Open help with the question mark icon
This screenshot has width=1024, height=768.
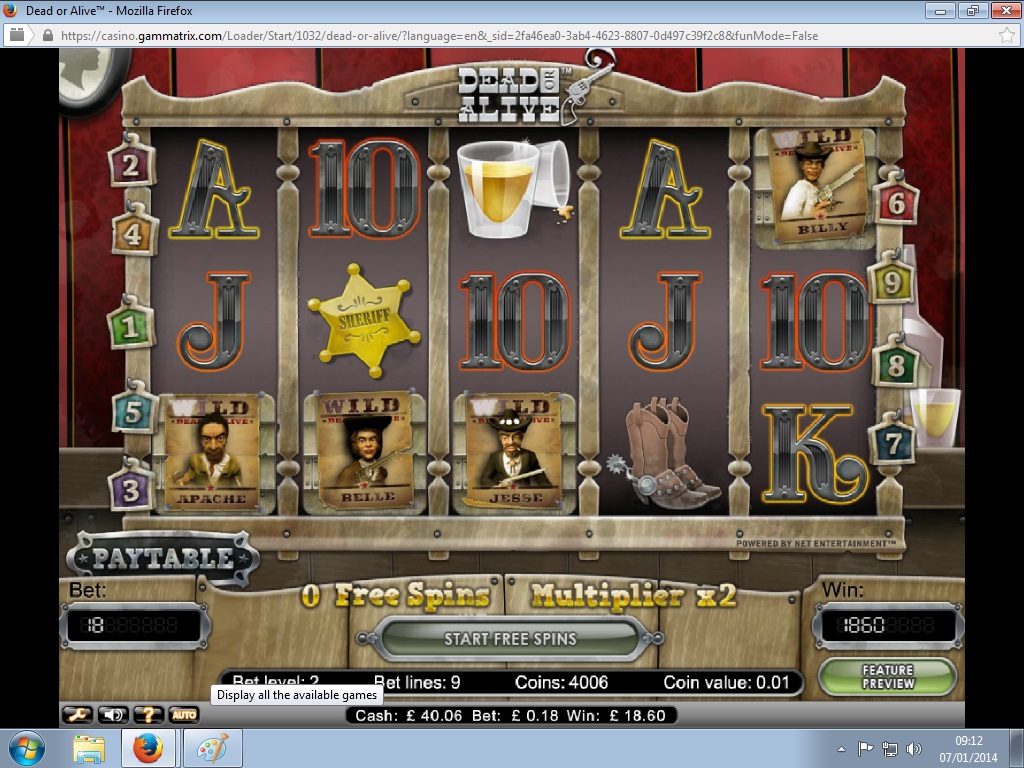click(148, 714)
